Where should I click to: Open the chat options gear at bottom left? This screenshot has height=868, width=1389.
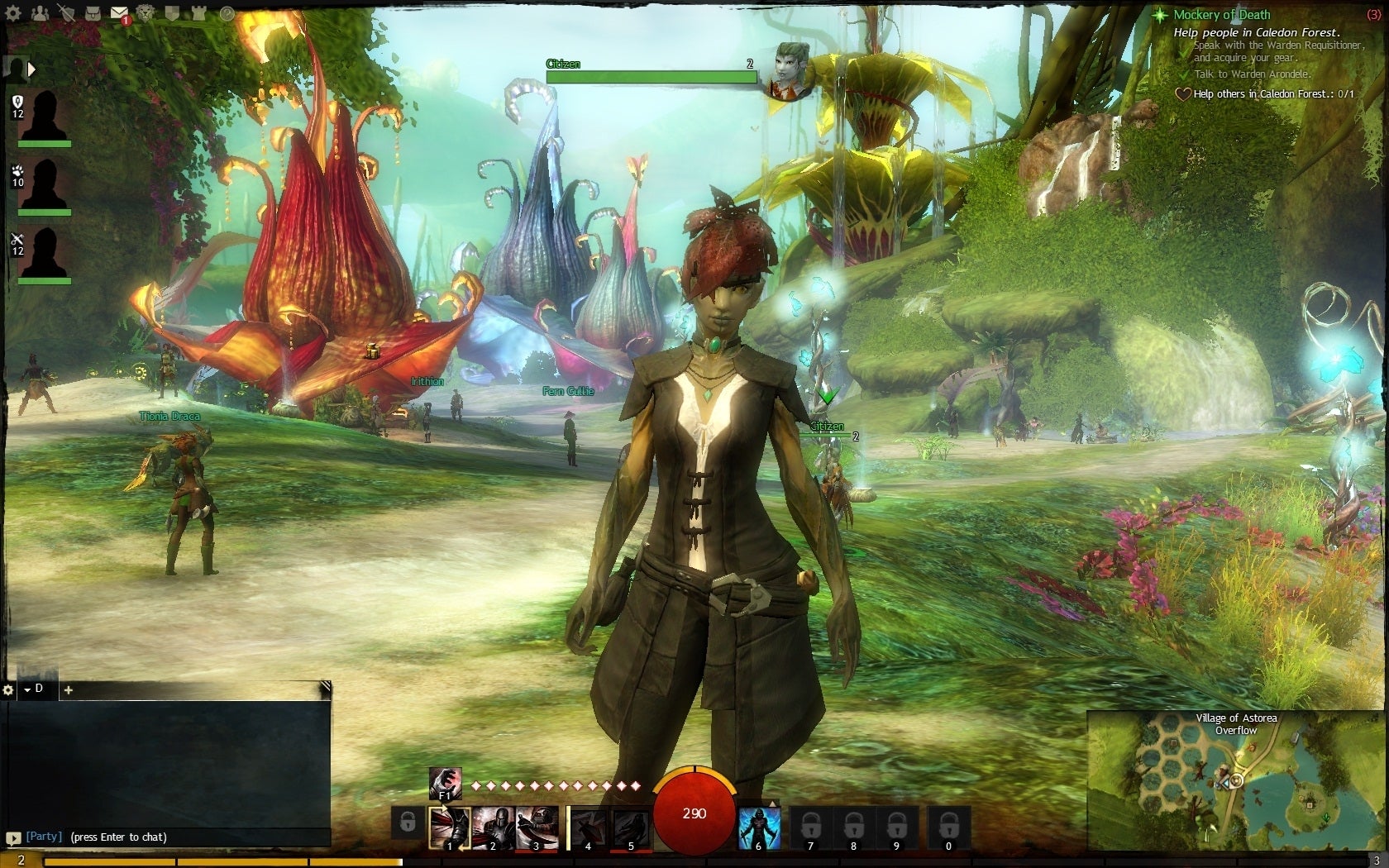(10, 689)
